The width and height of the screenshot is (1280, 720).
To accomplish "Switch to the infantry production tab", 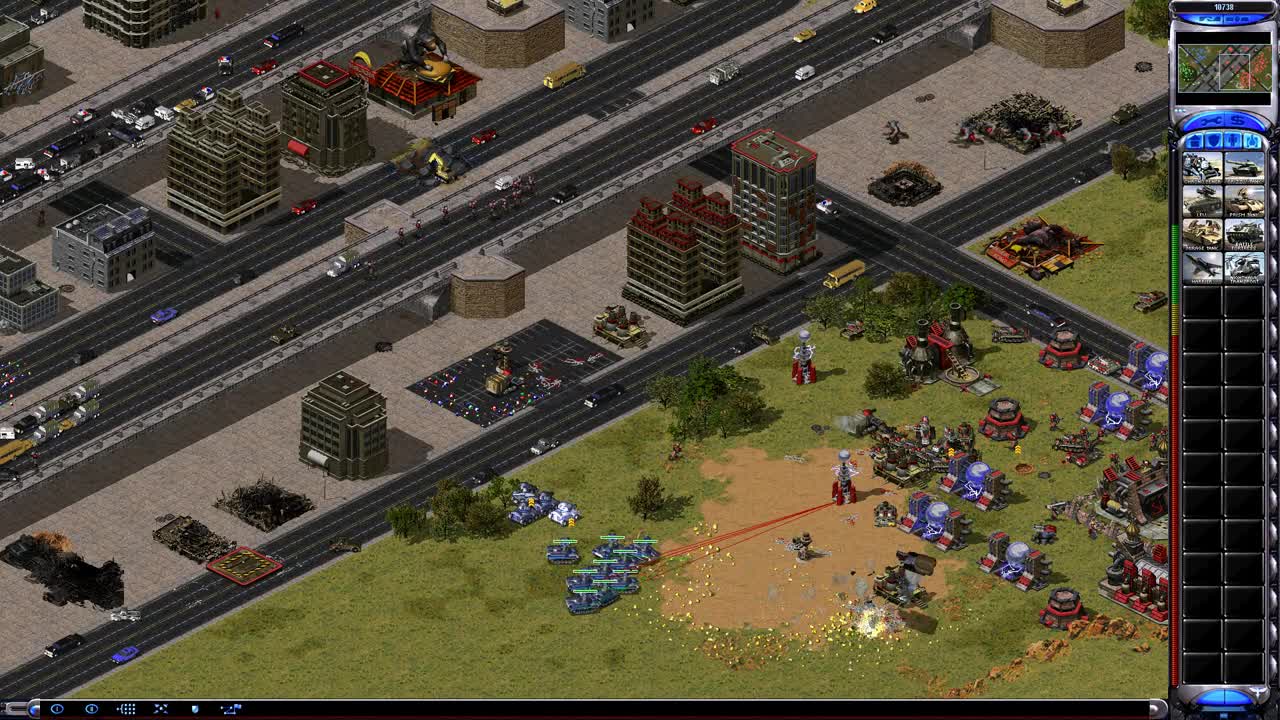I will point(1231,141).
